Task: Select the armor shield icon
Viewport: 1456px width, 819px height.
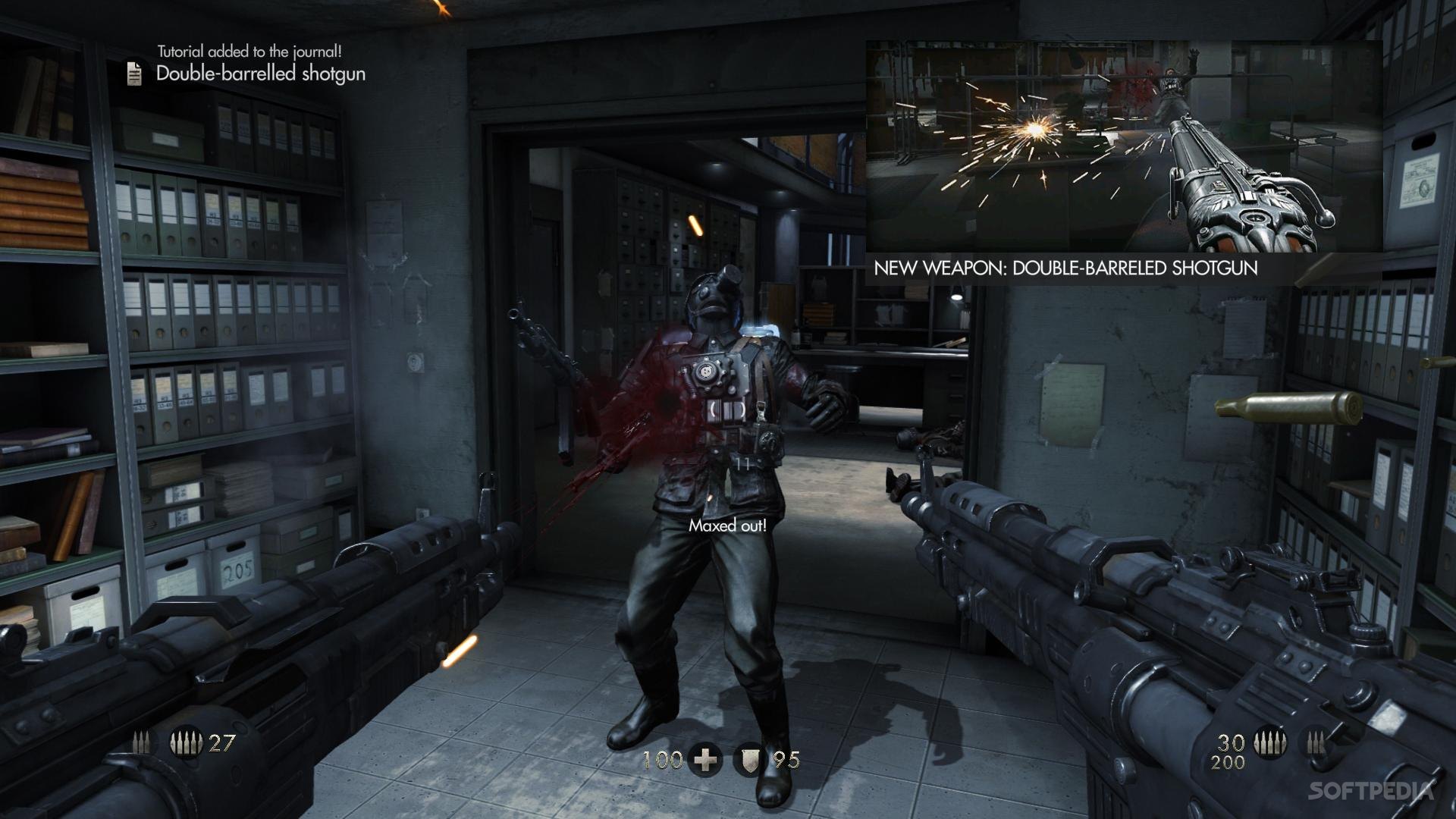Action: click(750, 759)
